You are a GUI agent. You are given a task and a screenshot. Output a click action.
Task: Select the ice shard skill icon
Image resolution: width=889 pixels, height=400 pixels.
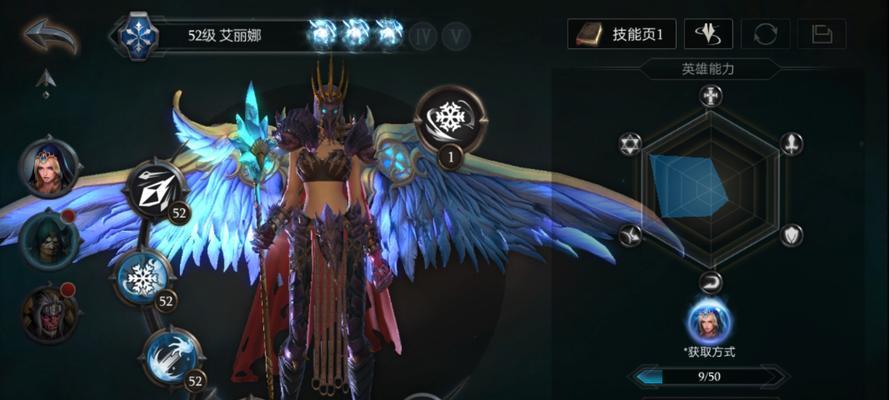155,189
